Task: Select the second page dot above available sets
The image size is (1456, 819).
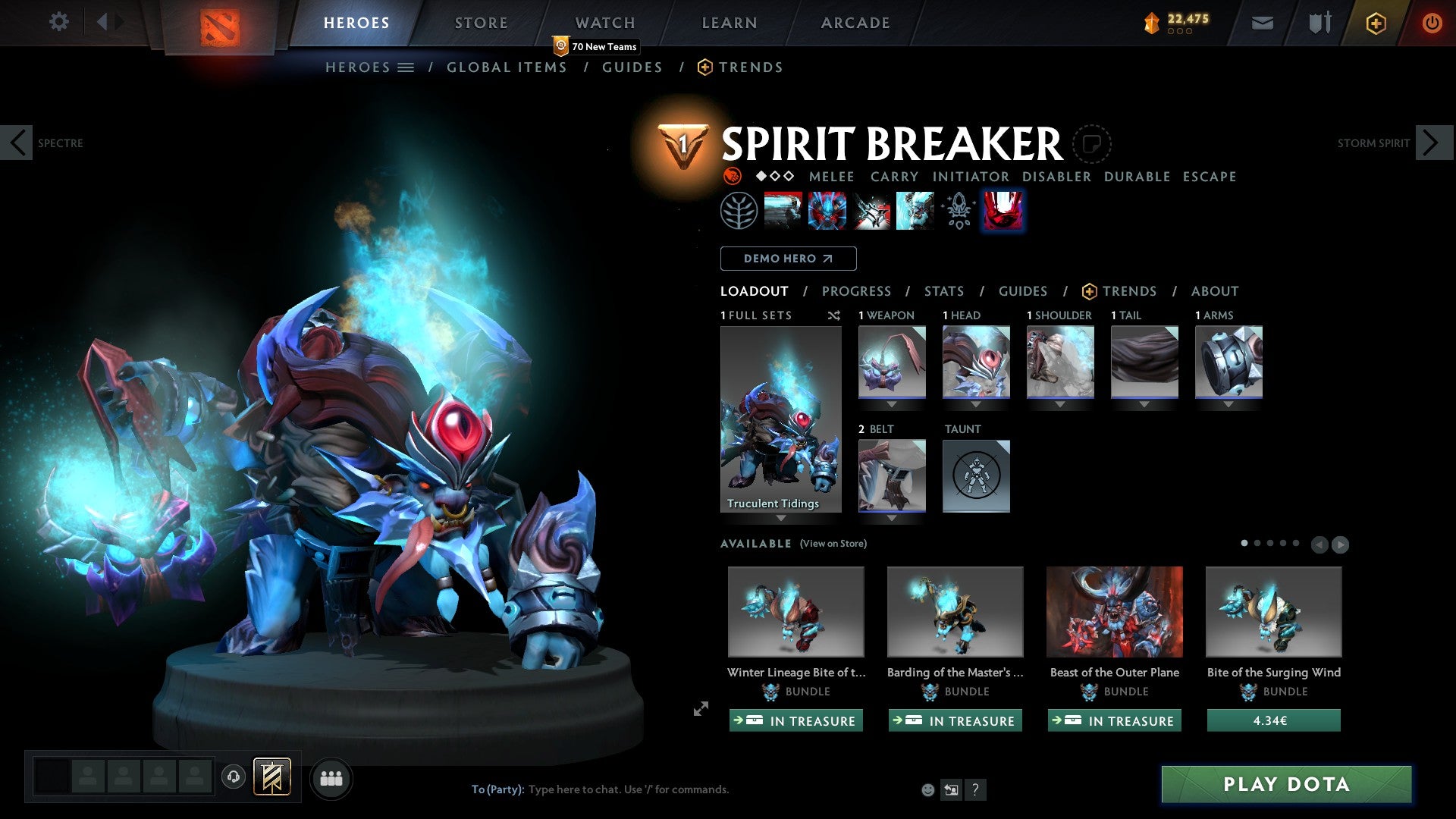Action: pyautogui.click(x=1259, y=544)
